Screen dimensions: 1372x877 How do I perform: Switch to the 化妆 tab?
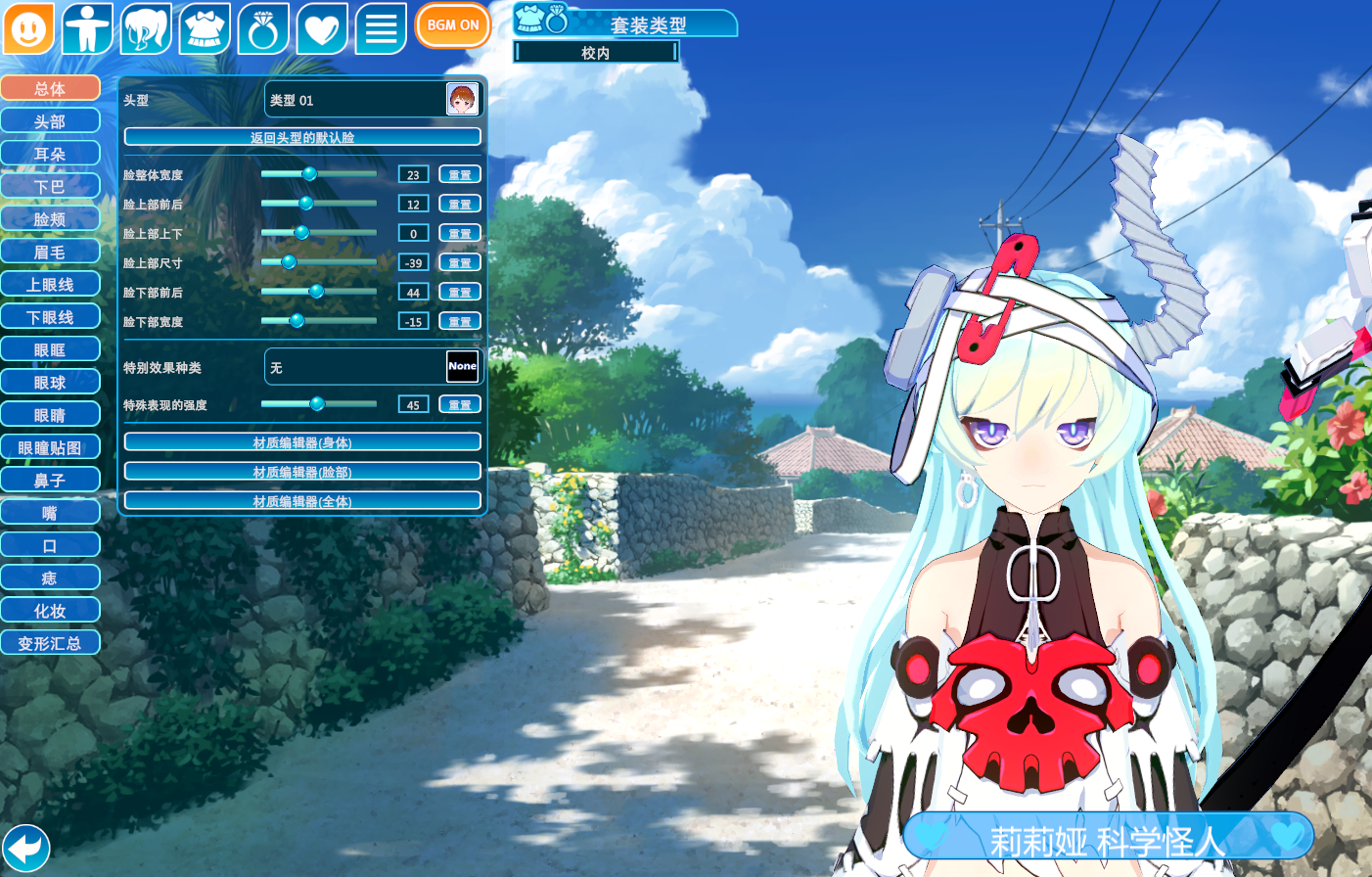50,611
